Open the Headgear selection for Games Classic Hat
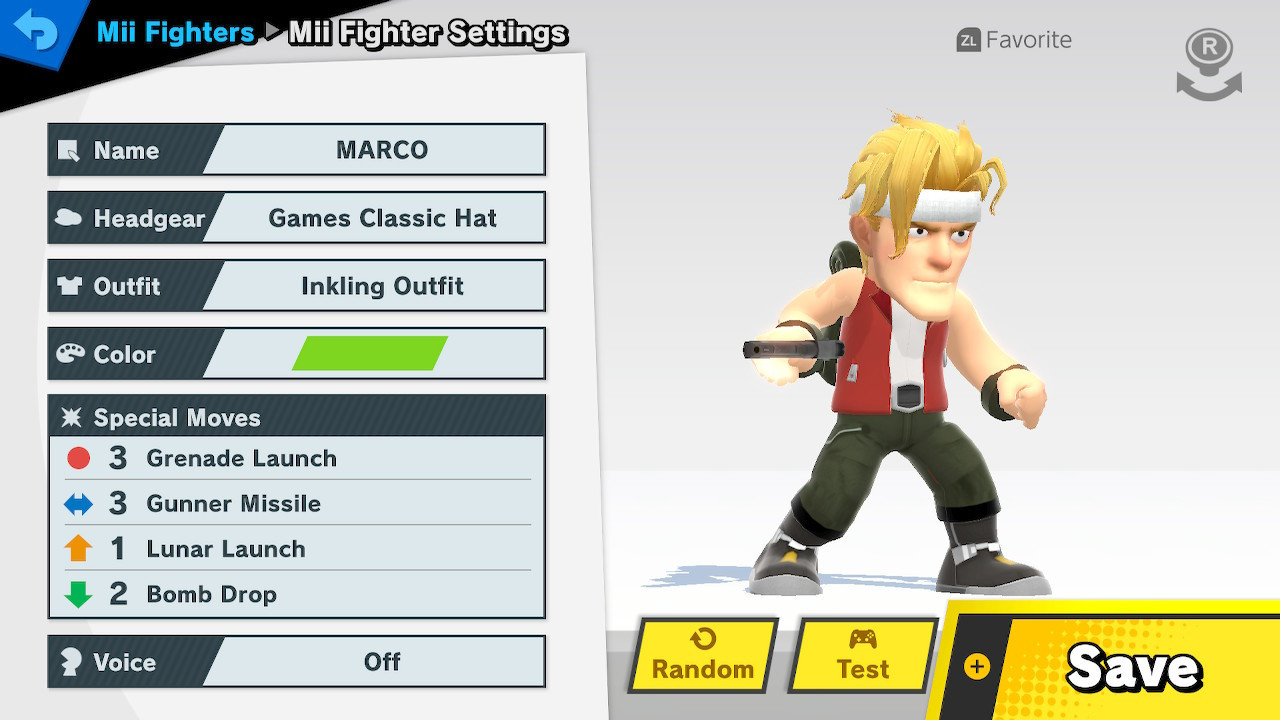 pos(380,217)
